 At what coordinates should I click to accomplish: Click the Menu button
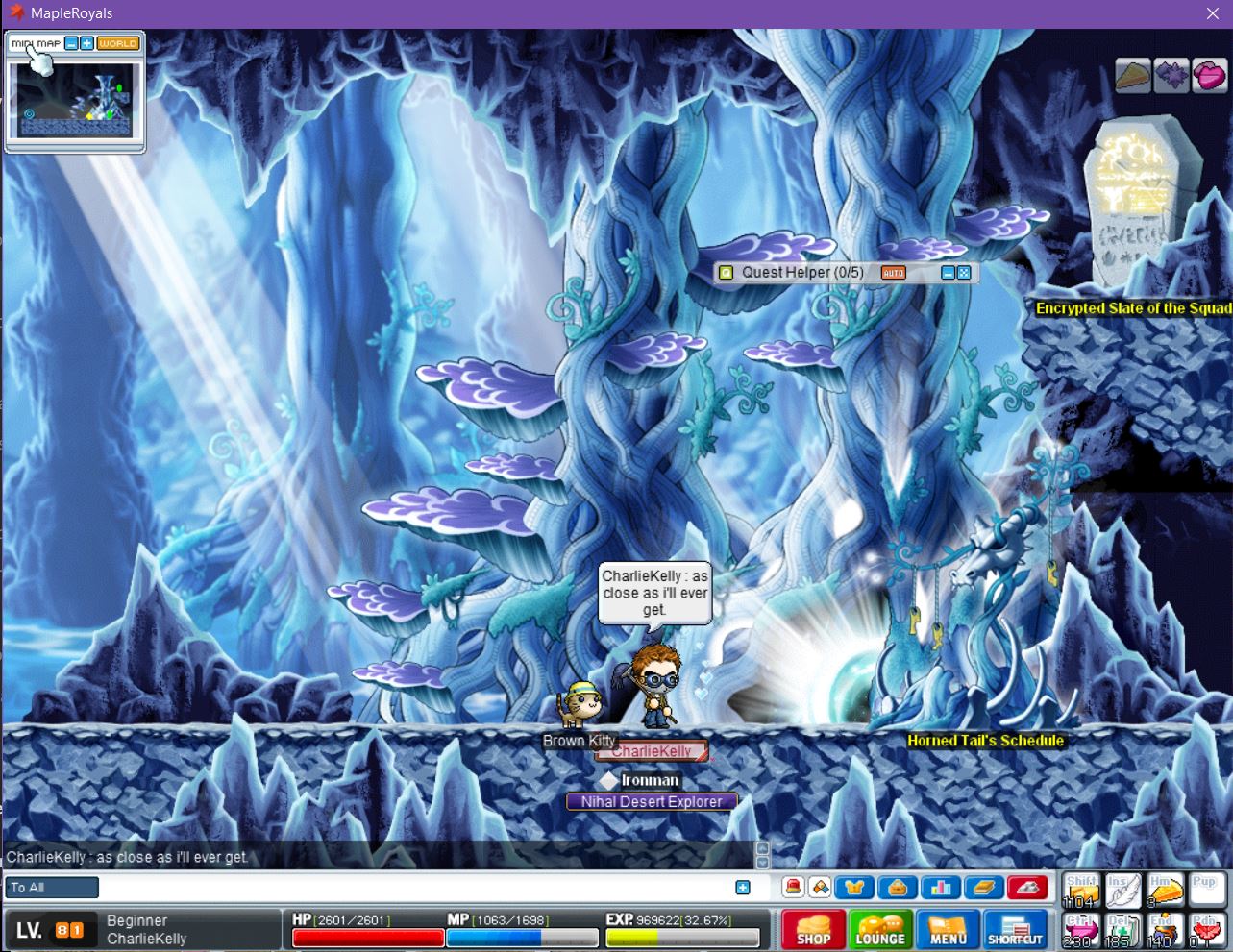click(948, 930)
